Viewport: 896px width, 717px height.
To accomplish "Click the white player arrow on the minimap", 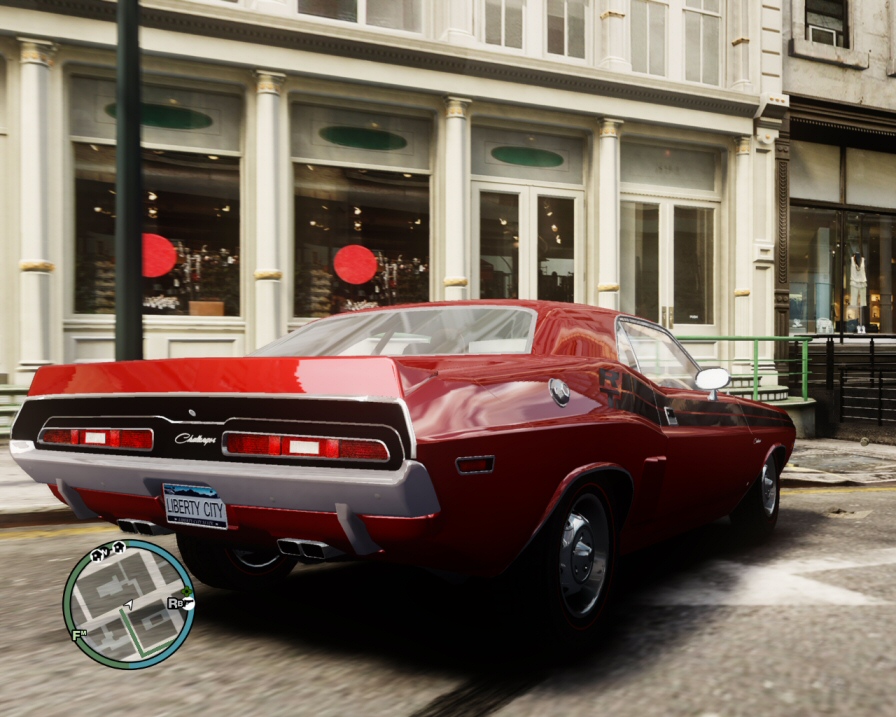I will tap(127, 604).
